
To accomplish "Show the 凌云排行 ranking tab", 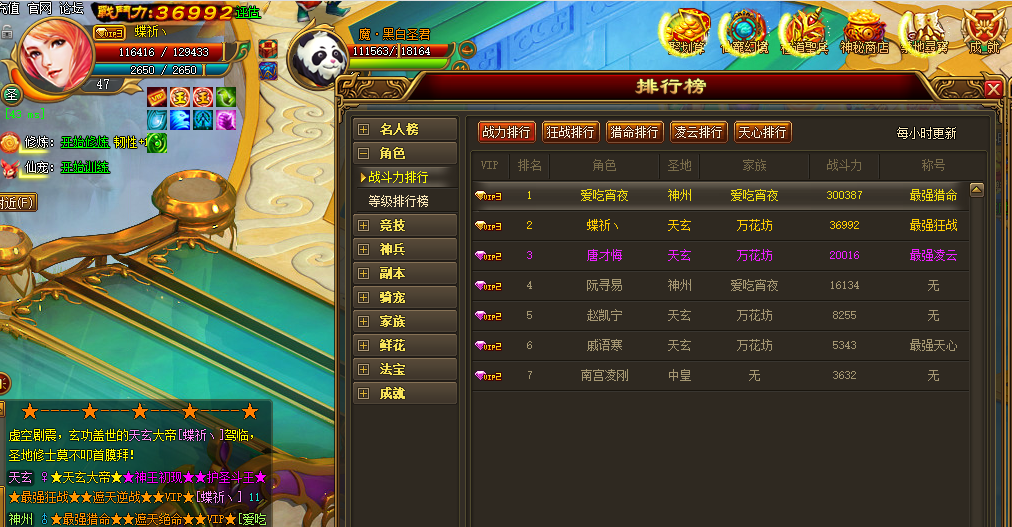I will point(698,132).
